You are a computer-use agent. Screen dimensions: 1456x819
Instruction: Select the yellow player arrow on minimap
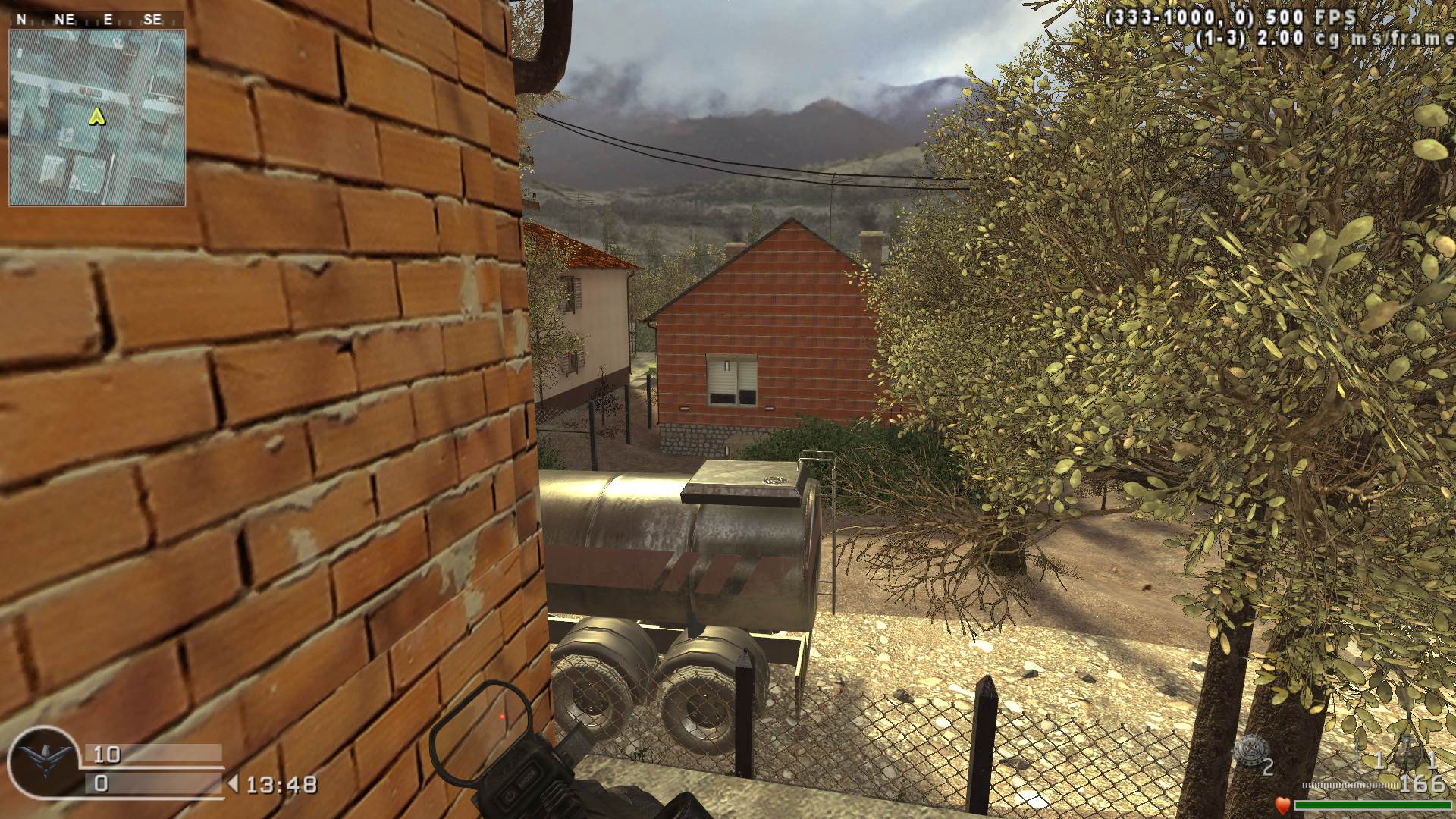tap(96, 116)
